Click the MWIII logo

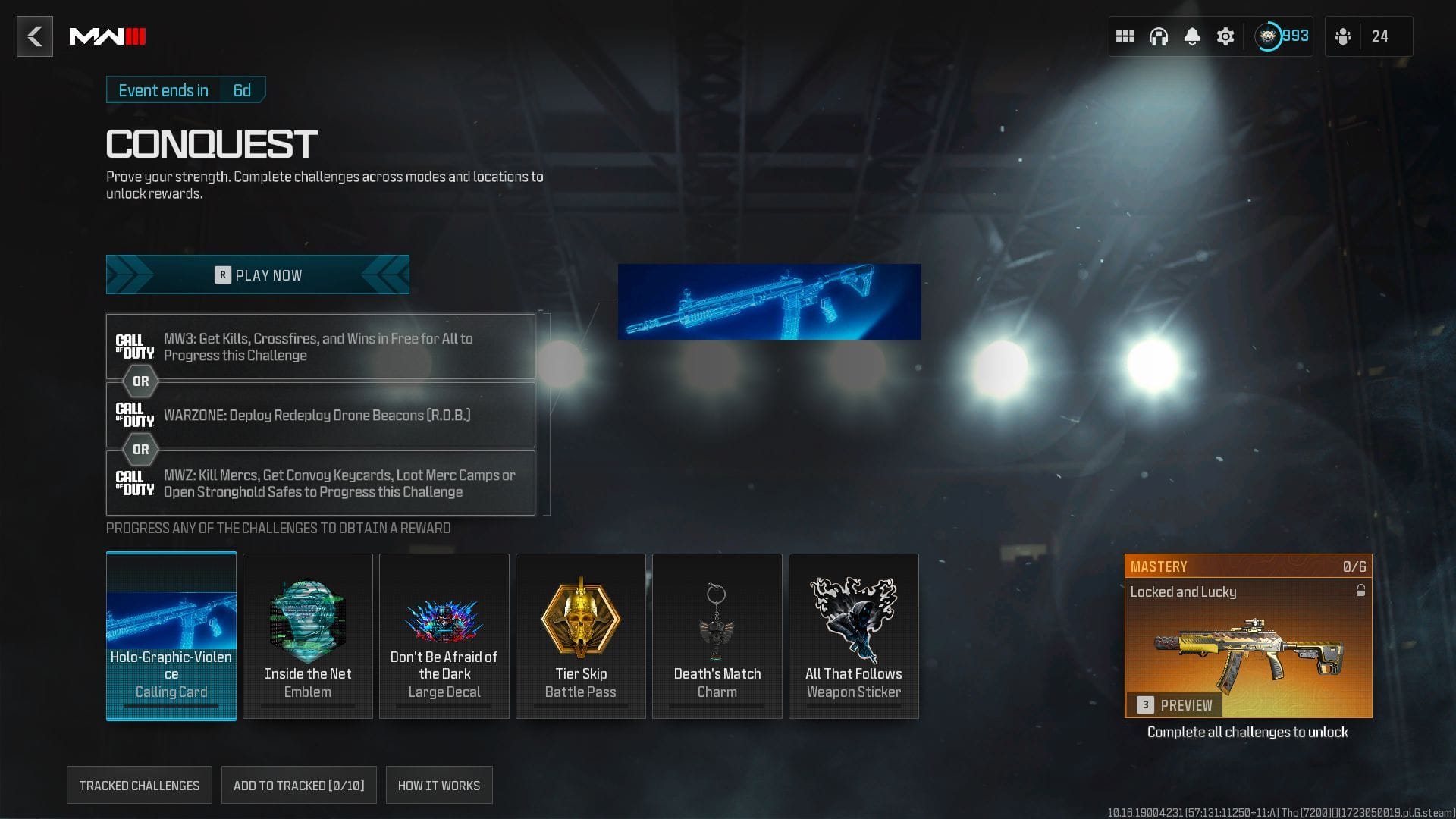(x=107, y=35)
